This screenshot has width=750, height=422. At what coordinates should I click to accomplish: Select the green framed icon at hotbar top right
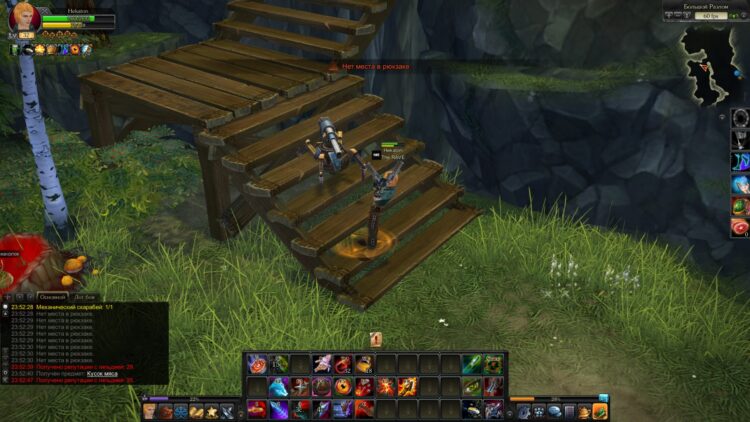coord(493,364)
